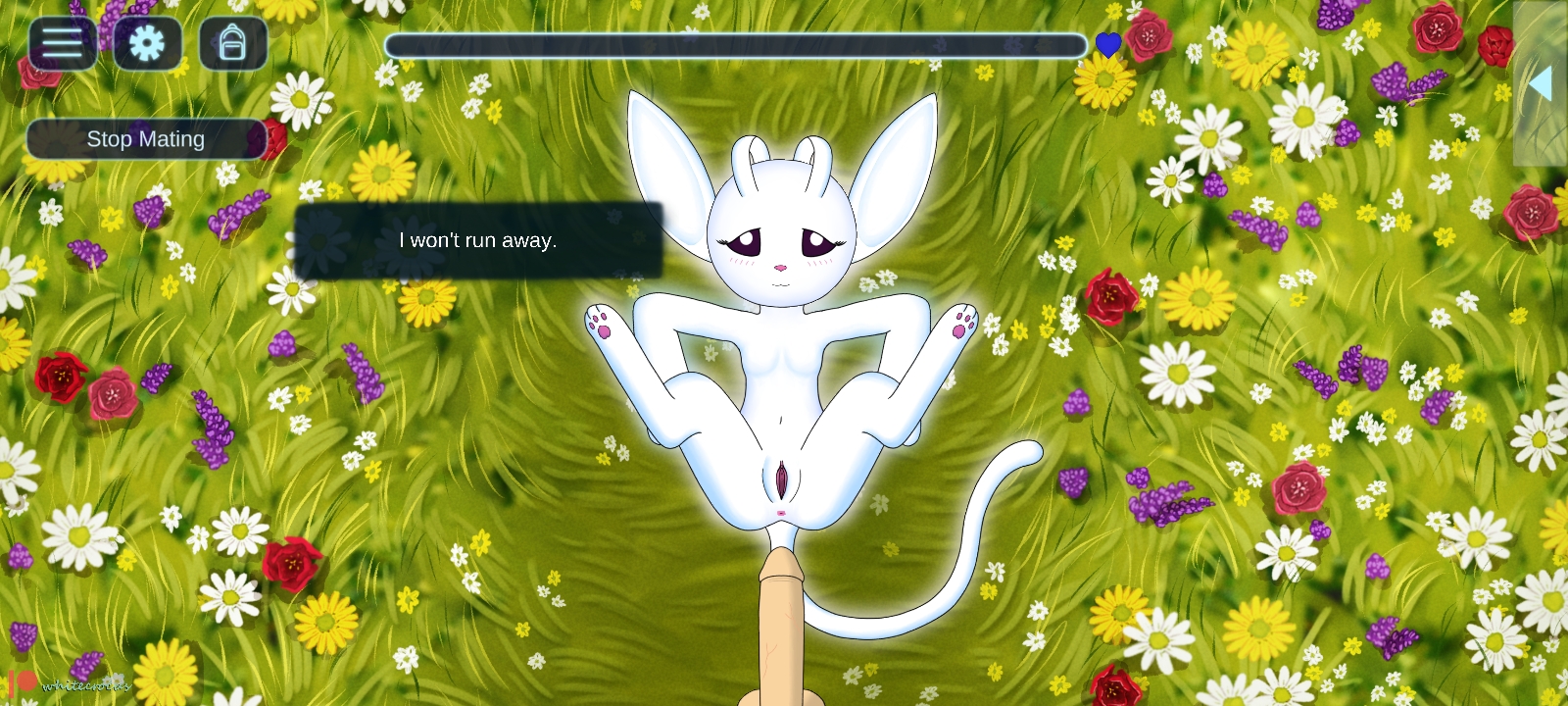The height and width of the screenshot is (706, 1568).
Task: Open settings with the gear icon
Action: 148,43
